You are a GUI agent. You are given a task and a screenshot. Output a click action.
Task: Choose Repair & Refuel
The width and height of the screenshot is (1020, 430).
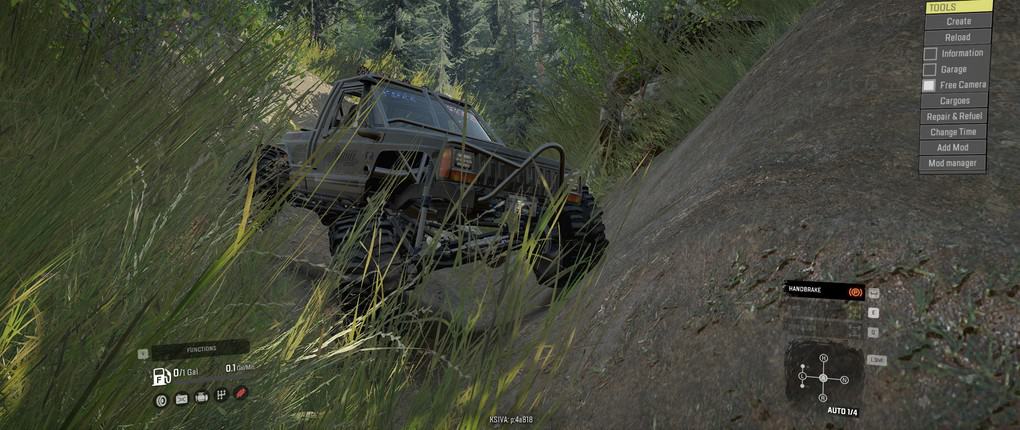tap(955, 116)
